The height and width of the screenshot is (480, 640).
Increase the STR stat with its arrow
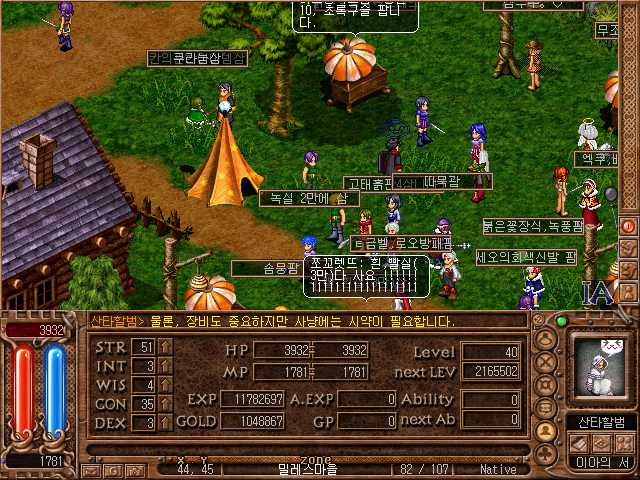click(x=166, y=347)
